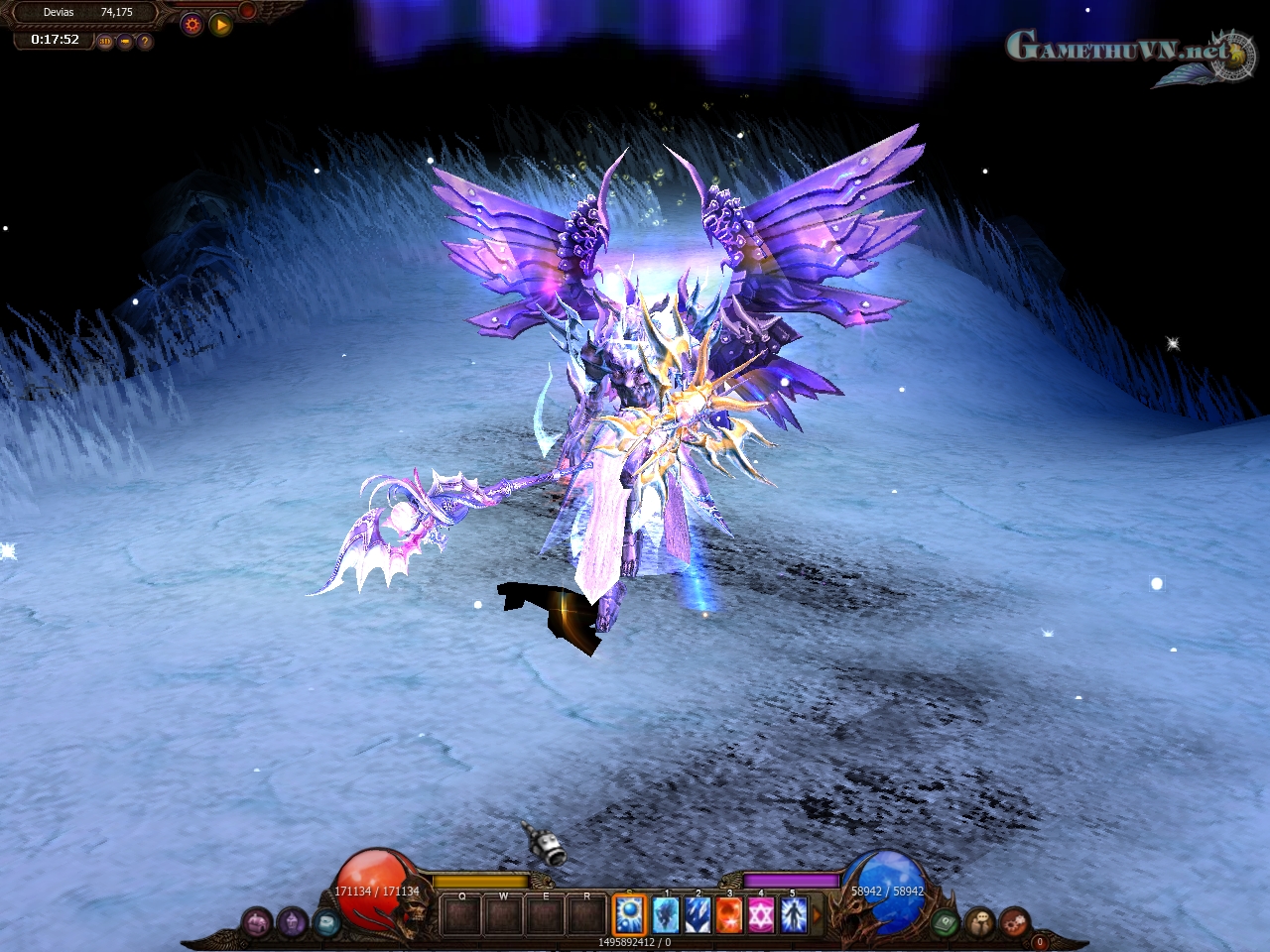Viewport: 1270px width, 952px height.
Task: Click the teal round menu icon
Action: coord(326,923)
